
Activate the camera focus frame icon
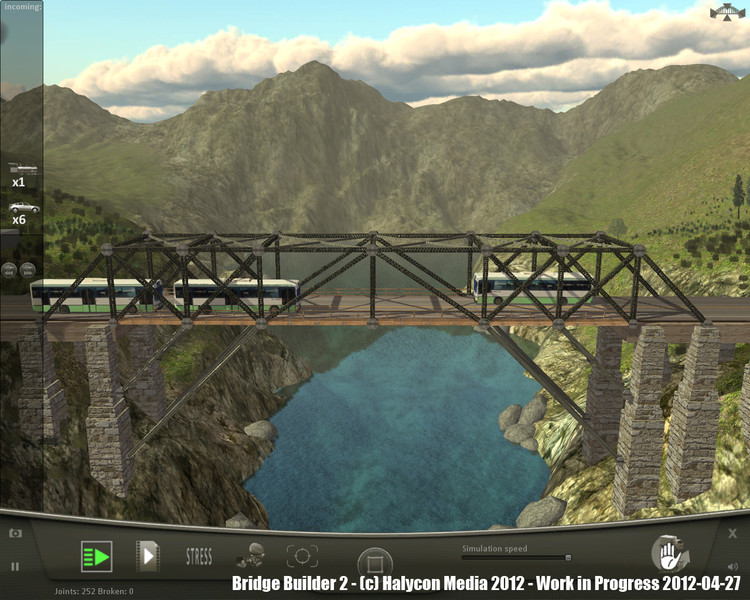tap(302, 556)
